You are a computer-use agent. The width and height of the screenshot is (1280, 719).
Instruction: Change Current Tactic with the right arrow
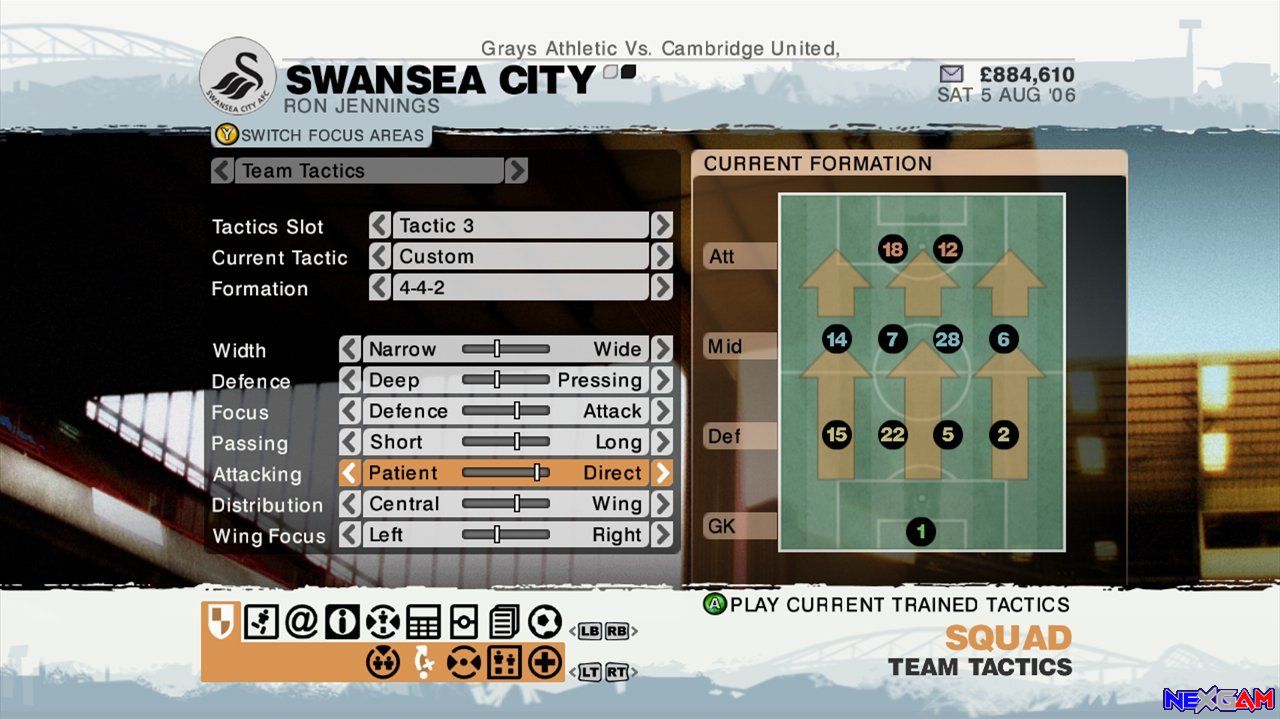click(x=662, y=257)
